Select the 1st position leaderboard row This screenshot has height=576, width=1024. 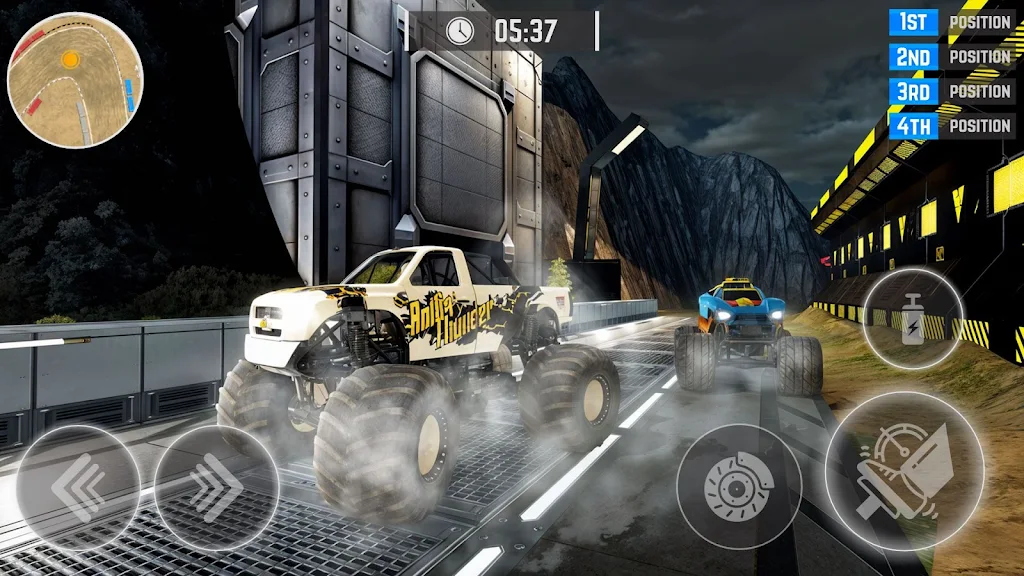[951, 22]
